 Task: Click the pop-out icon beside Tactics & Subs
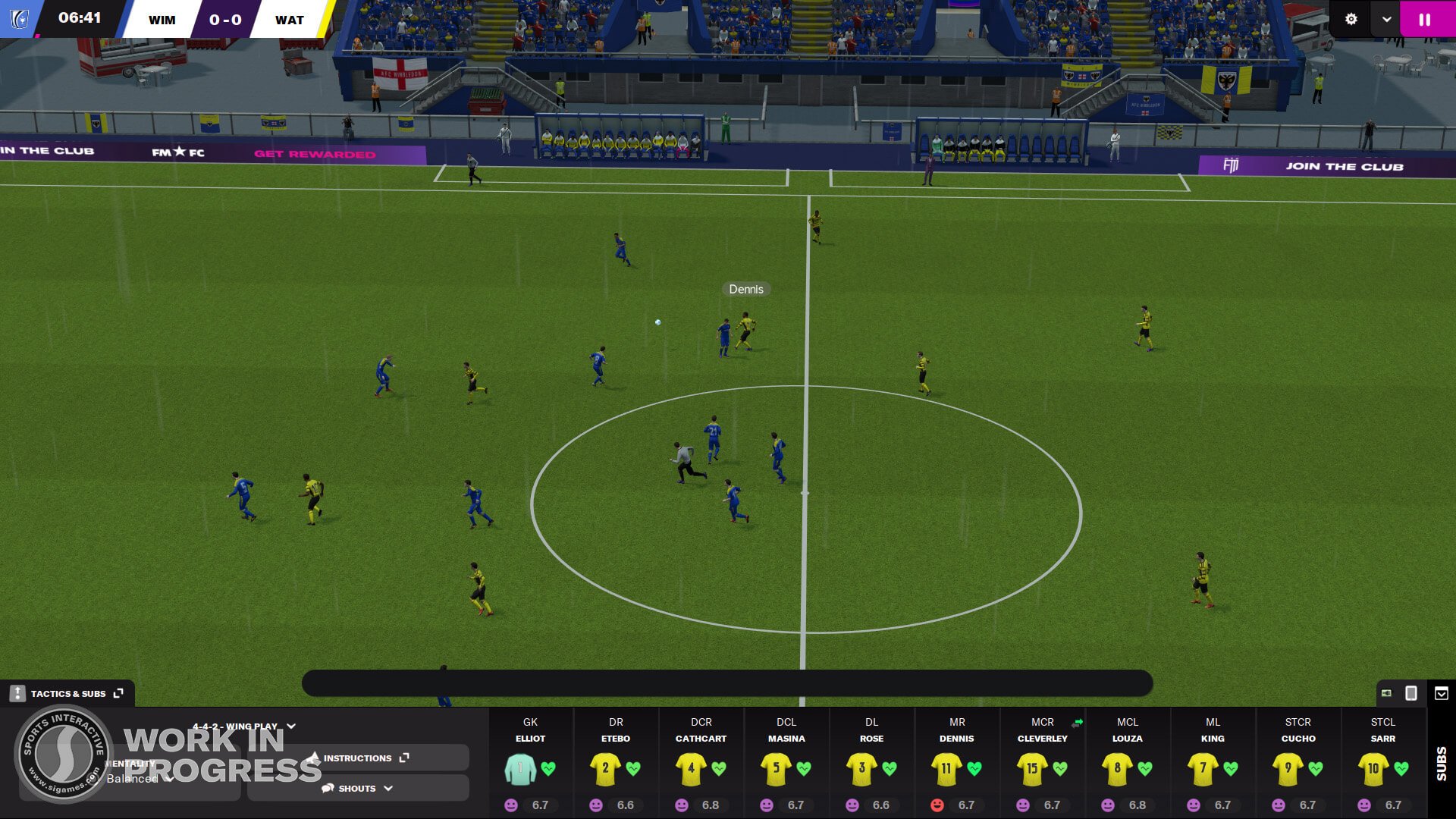tap(118, 693)
